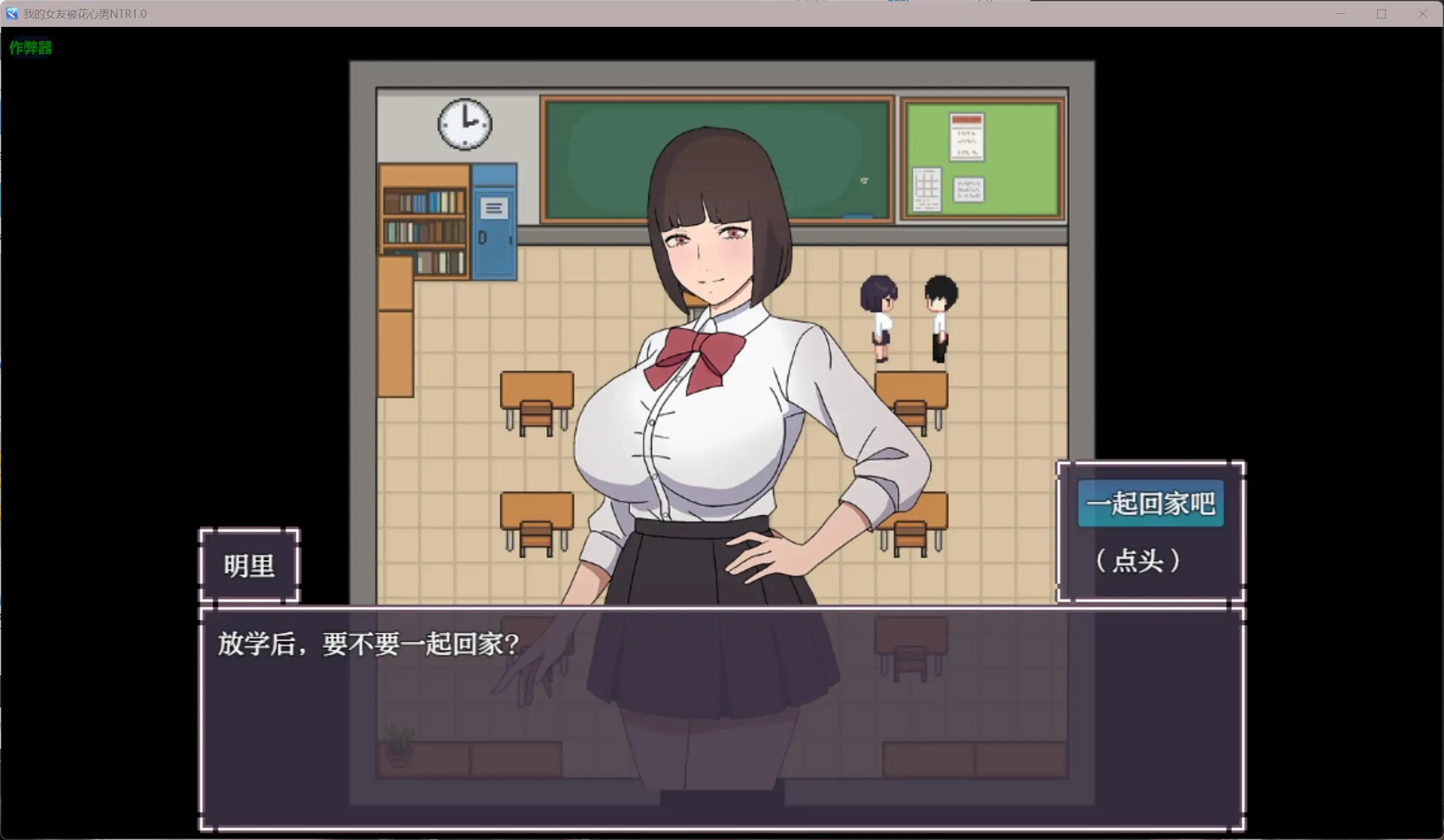Click the 明里 name box
1444x840 pixels.
tap(249, 565)
